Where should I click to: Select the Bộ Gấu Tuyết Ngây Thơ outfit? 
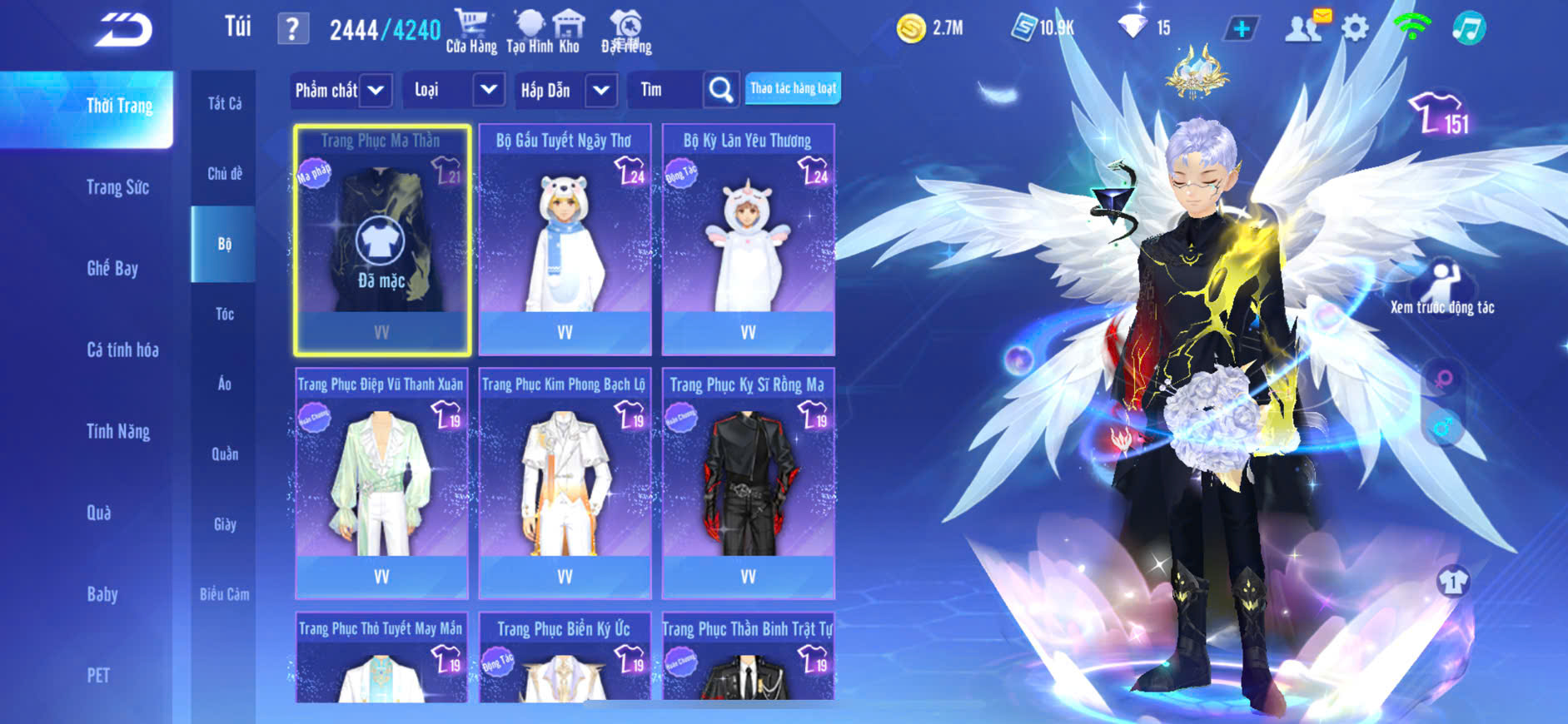click(x=565, y=240)
